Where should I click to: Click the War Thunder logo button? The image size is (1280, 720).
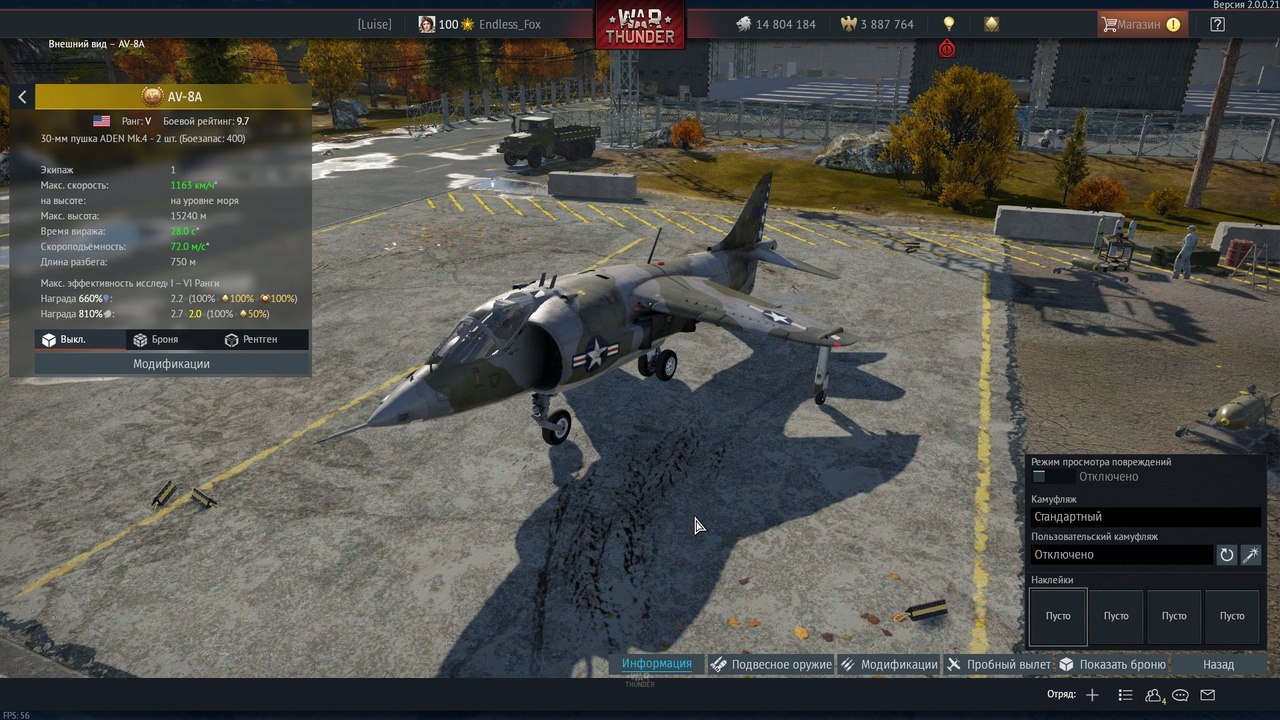point(640,24)
